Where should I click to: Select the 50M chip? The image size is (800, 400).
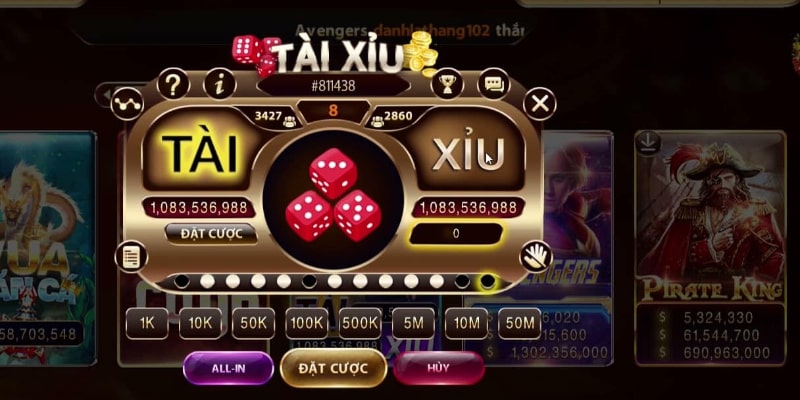pos(520,322)
